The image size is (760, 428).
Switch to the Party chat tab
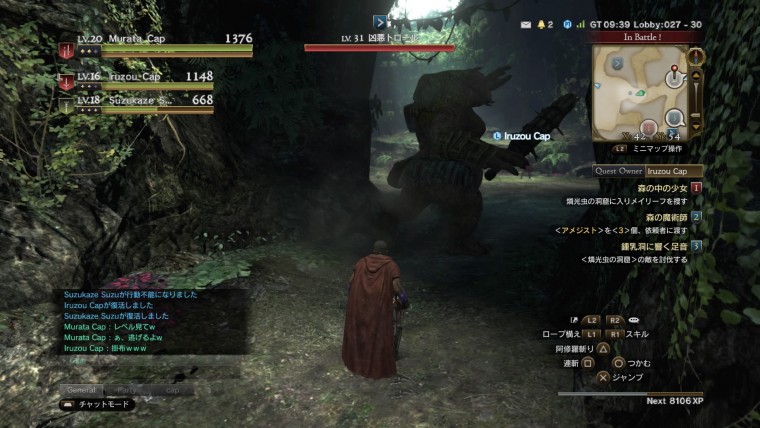pyautogui.click(x=127, y=390)
